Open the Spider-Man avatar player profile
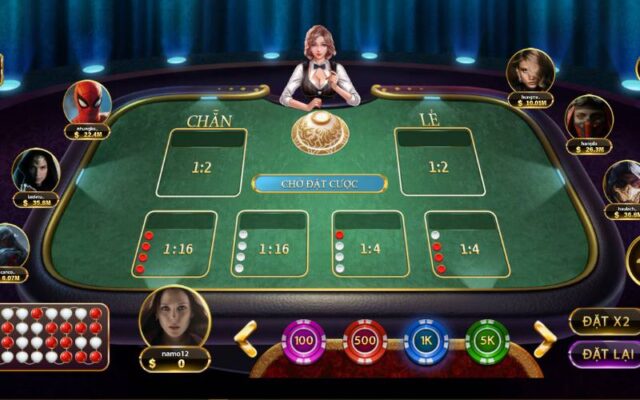Image resolution: width=640 pixels, height=400 pixels. coord(87,102)
